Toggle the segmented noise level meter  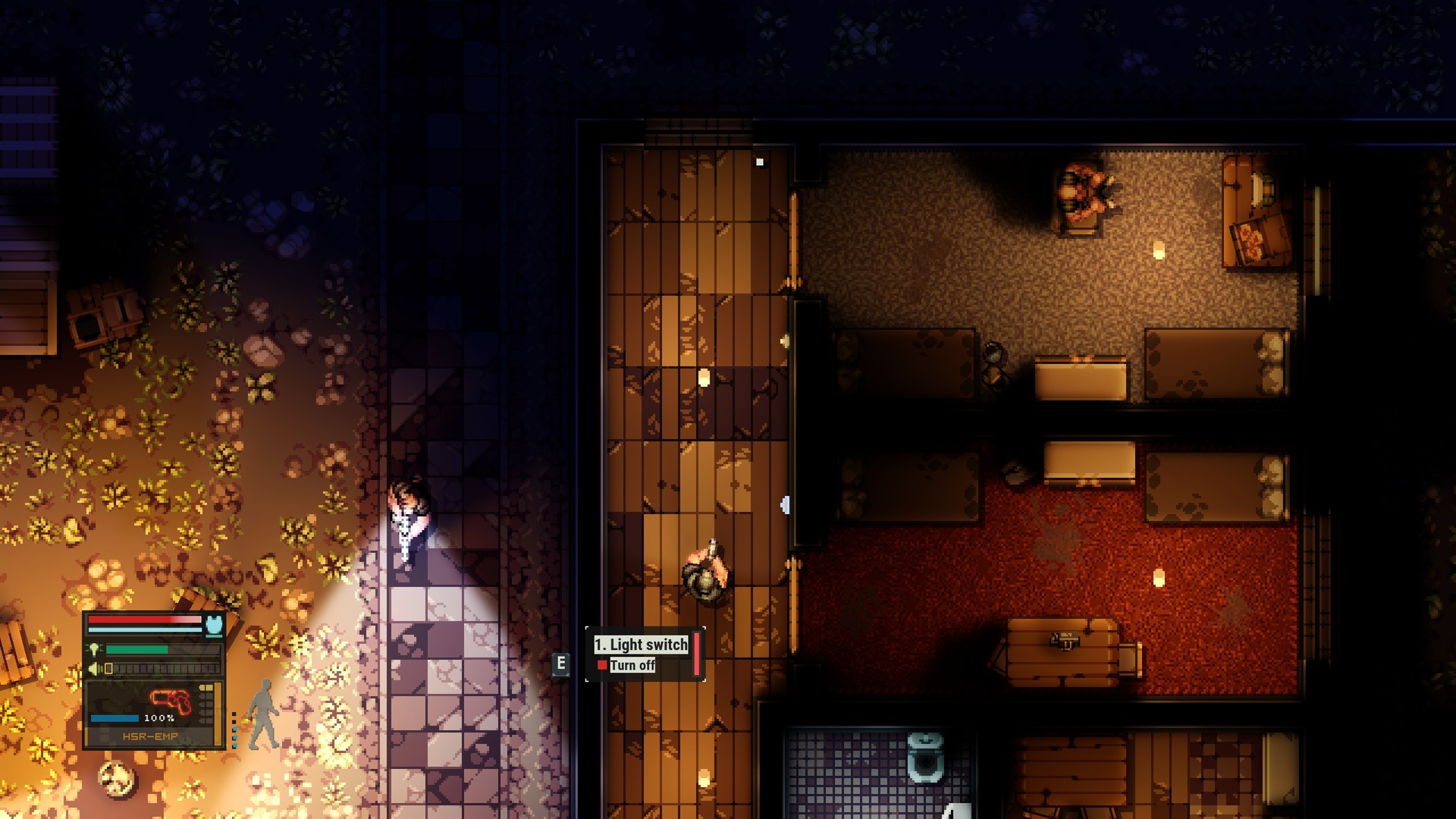point(159,669)
